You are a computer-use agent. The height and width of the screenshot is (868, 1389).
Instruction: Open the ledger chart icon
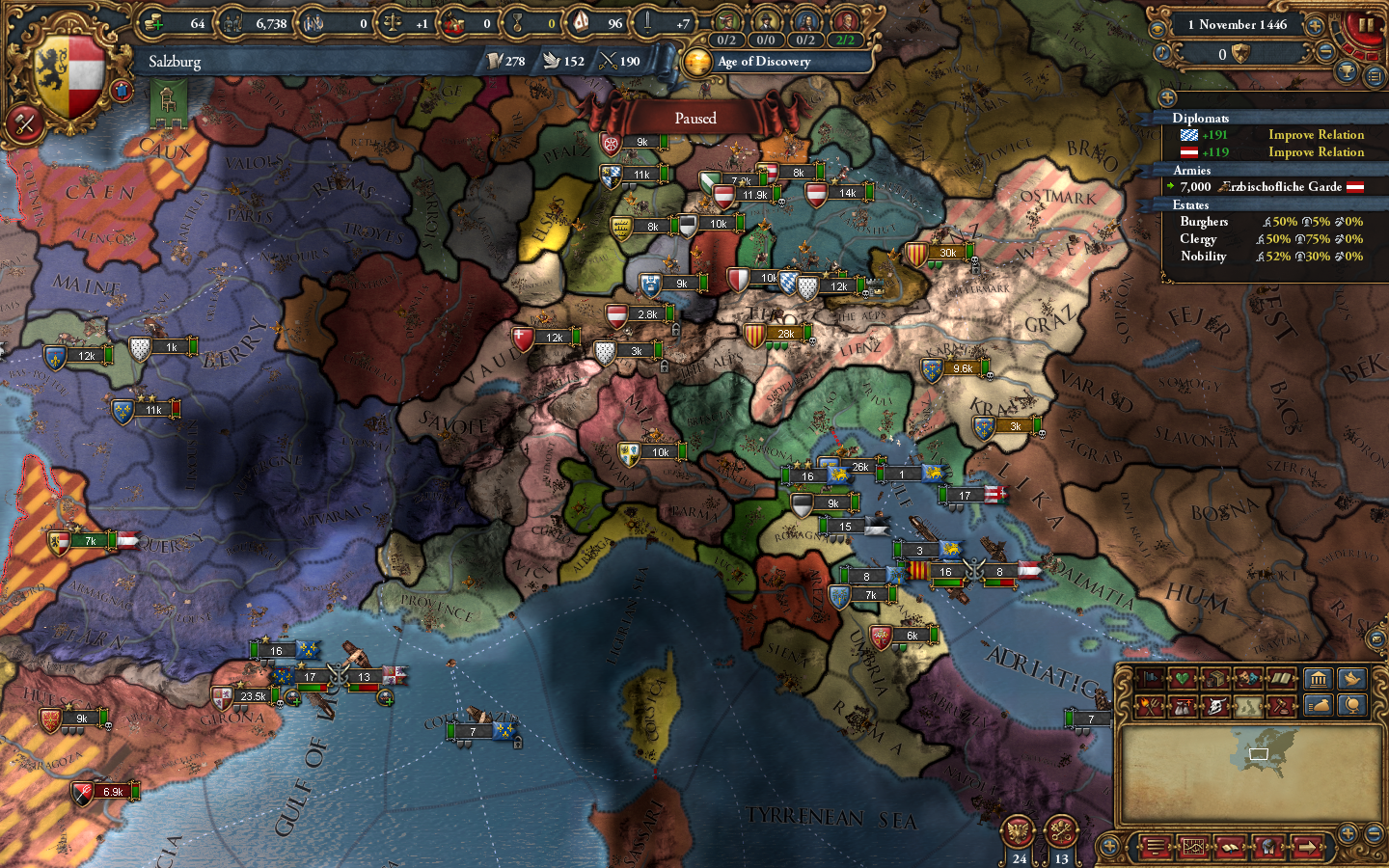pos(1193,846)
